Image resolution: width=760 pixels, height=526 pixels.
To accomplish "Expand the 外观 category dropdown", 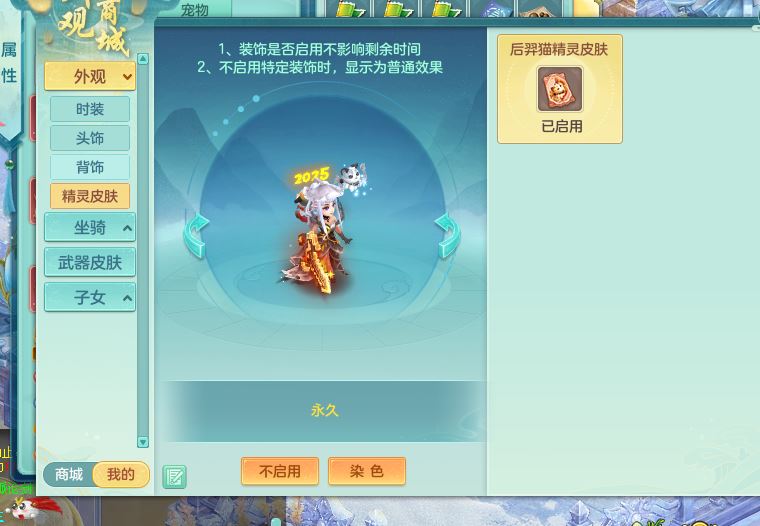I will tap(89, 76).
